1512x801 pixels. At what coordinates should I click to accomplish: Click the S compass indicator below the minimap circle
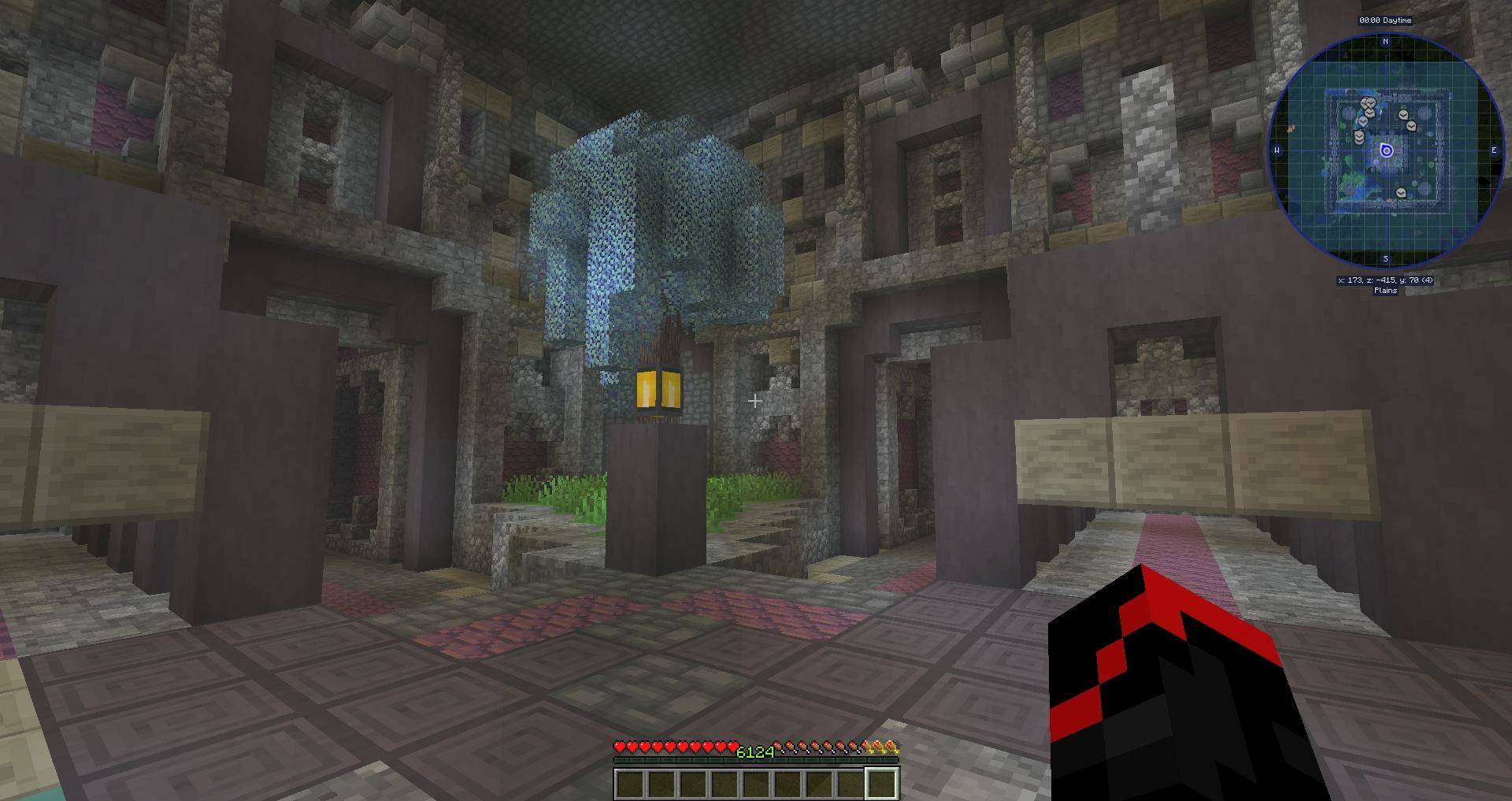(1385, 259)
